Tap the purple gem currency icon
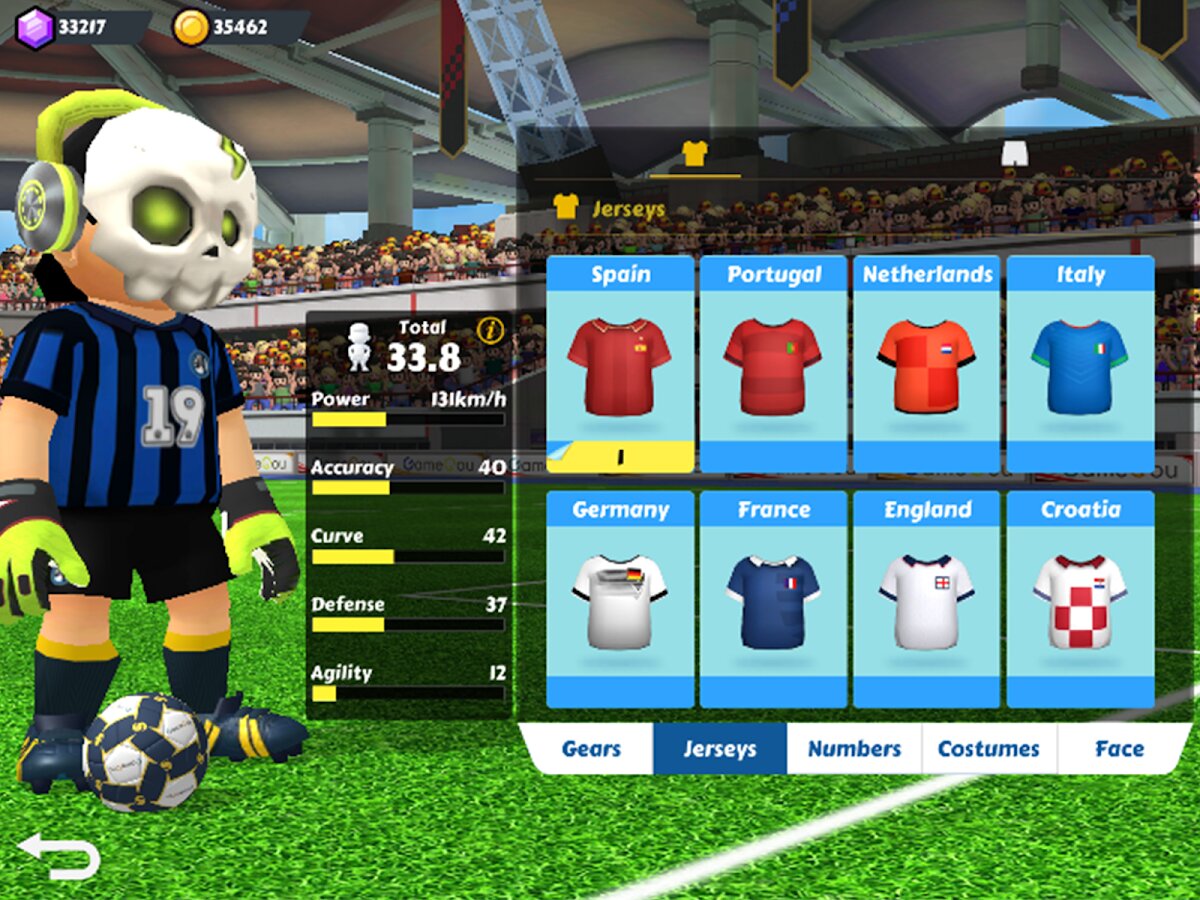1200x900 pixels. coord(35,27)
